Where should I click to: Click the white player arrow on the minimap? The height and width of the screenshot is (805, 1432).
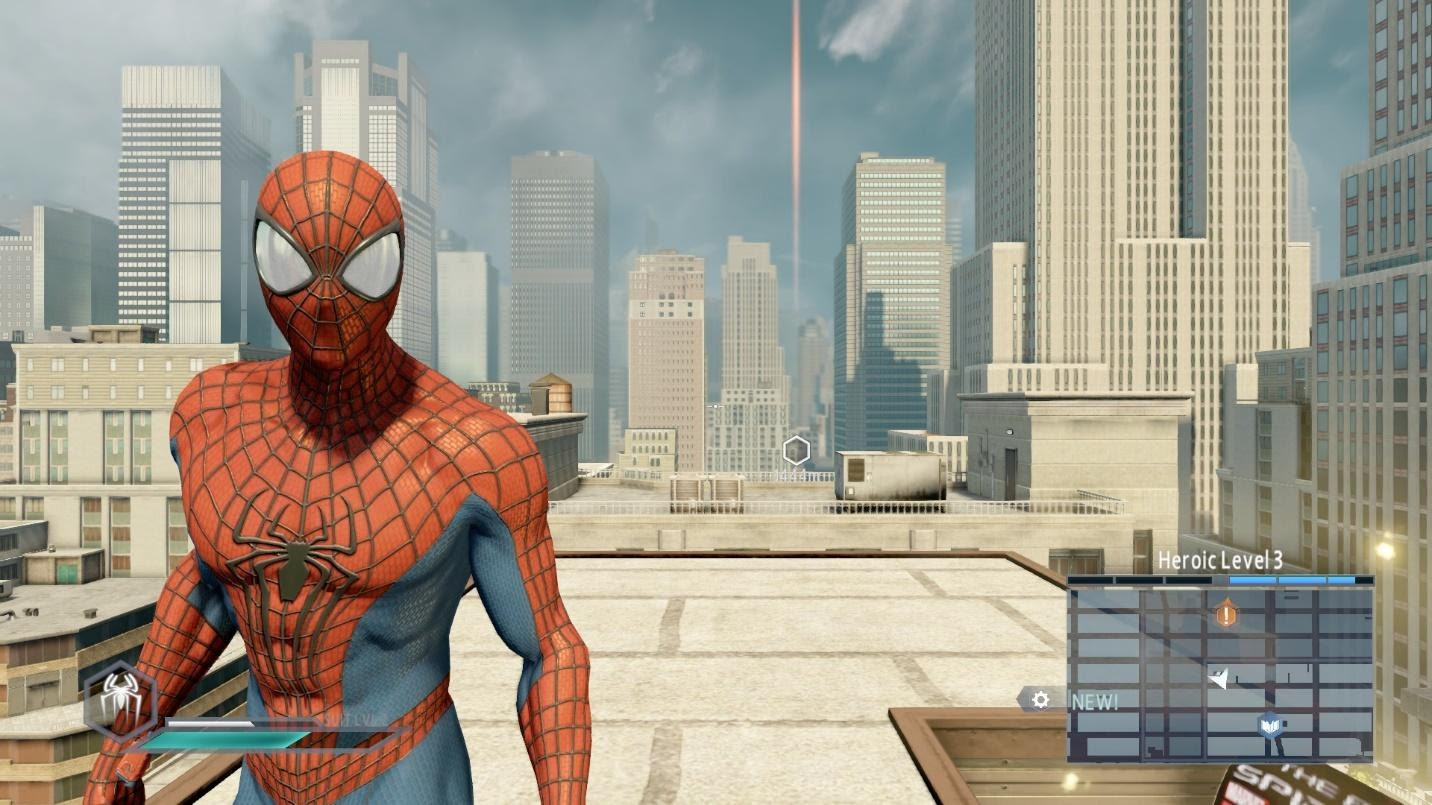tap(1219, 679)
